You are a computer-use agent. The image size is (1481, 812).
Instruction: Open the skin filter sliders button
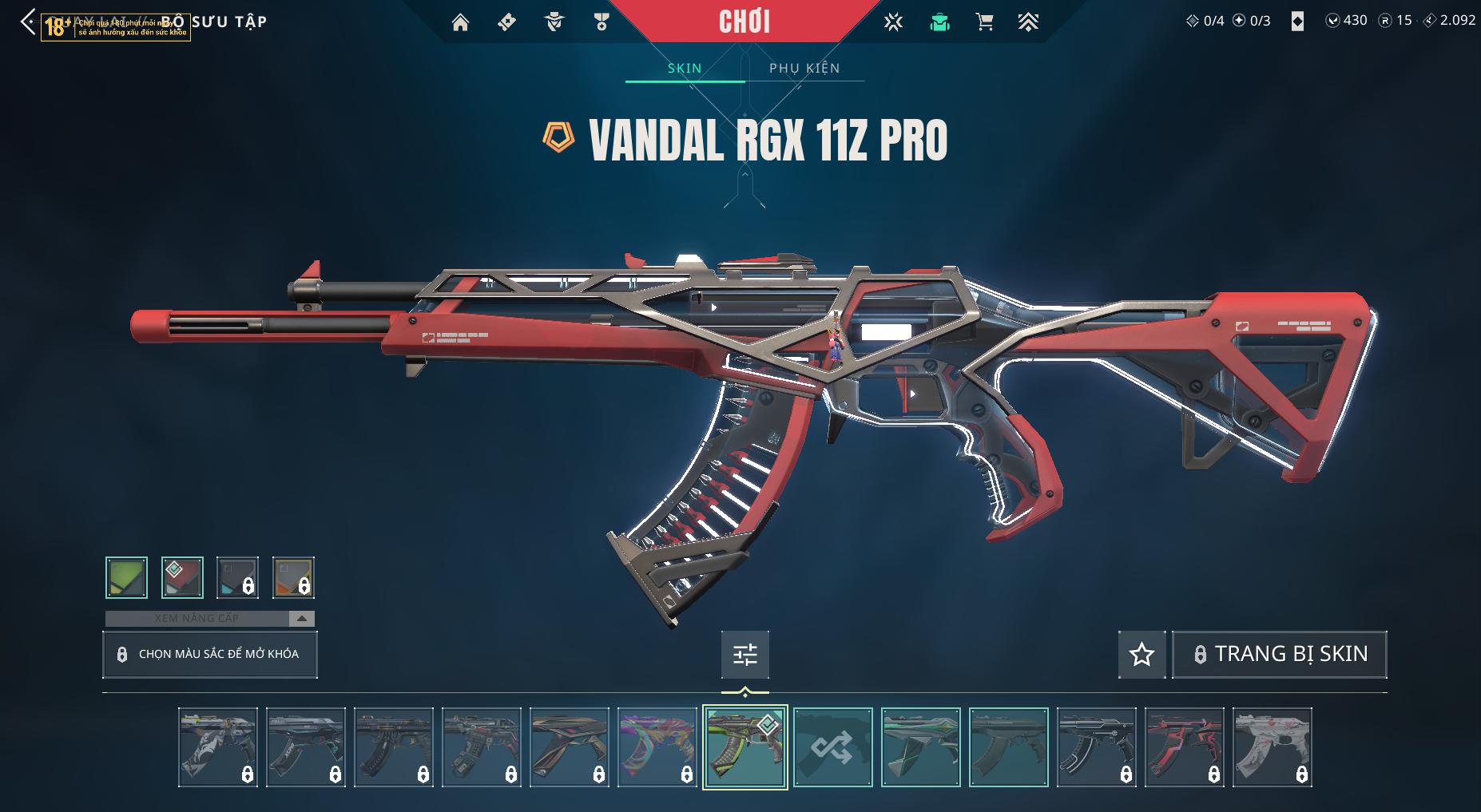[x=744, y=655]
